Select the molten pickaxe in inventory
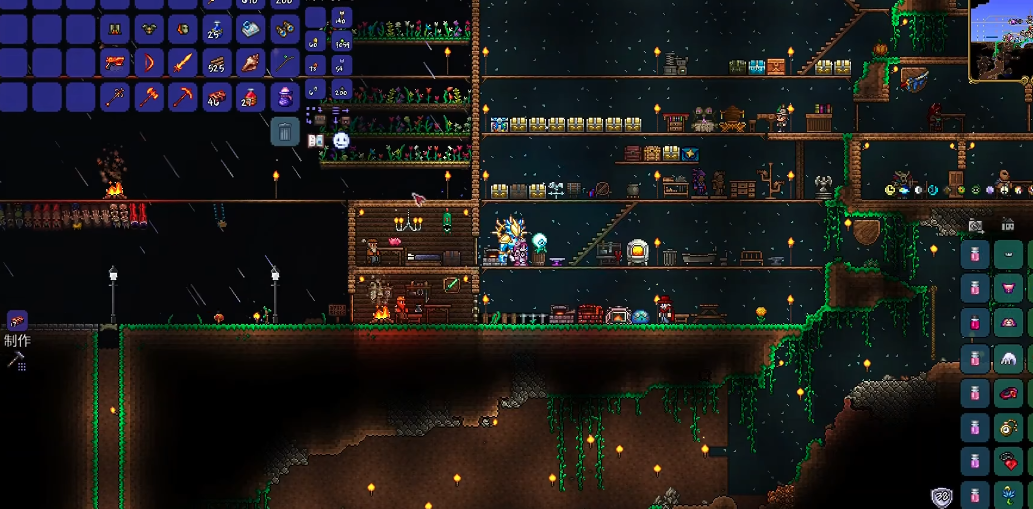The image size is (1033, 509). (183, 97)
